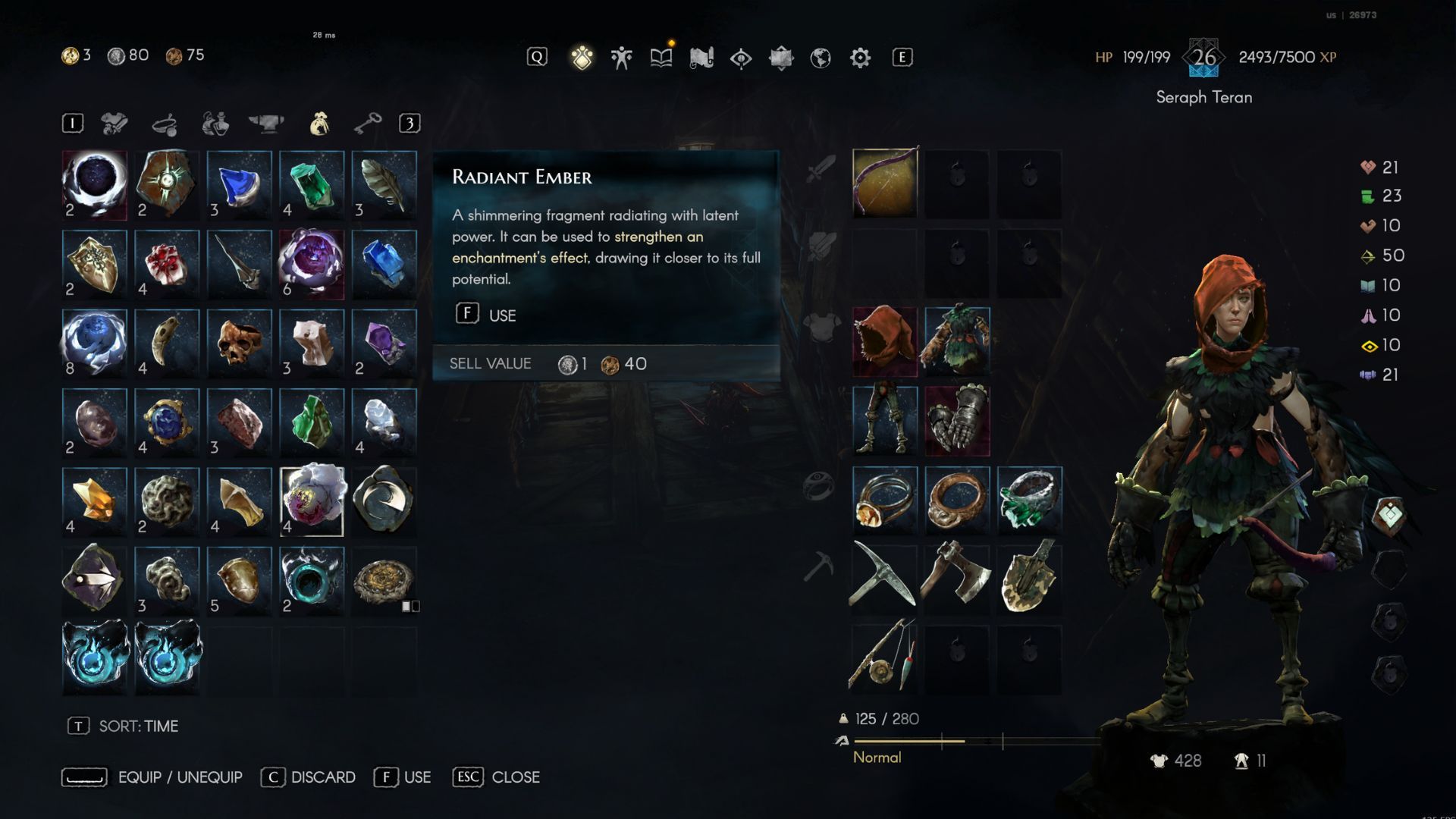Pick the white feather item slot
Viewport: 1456px width, 819px height.
384,184
